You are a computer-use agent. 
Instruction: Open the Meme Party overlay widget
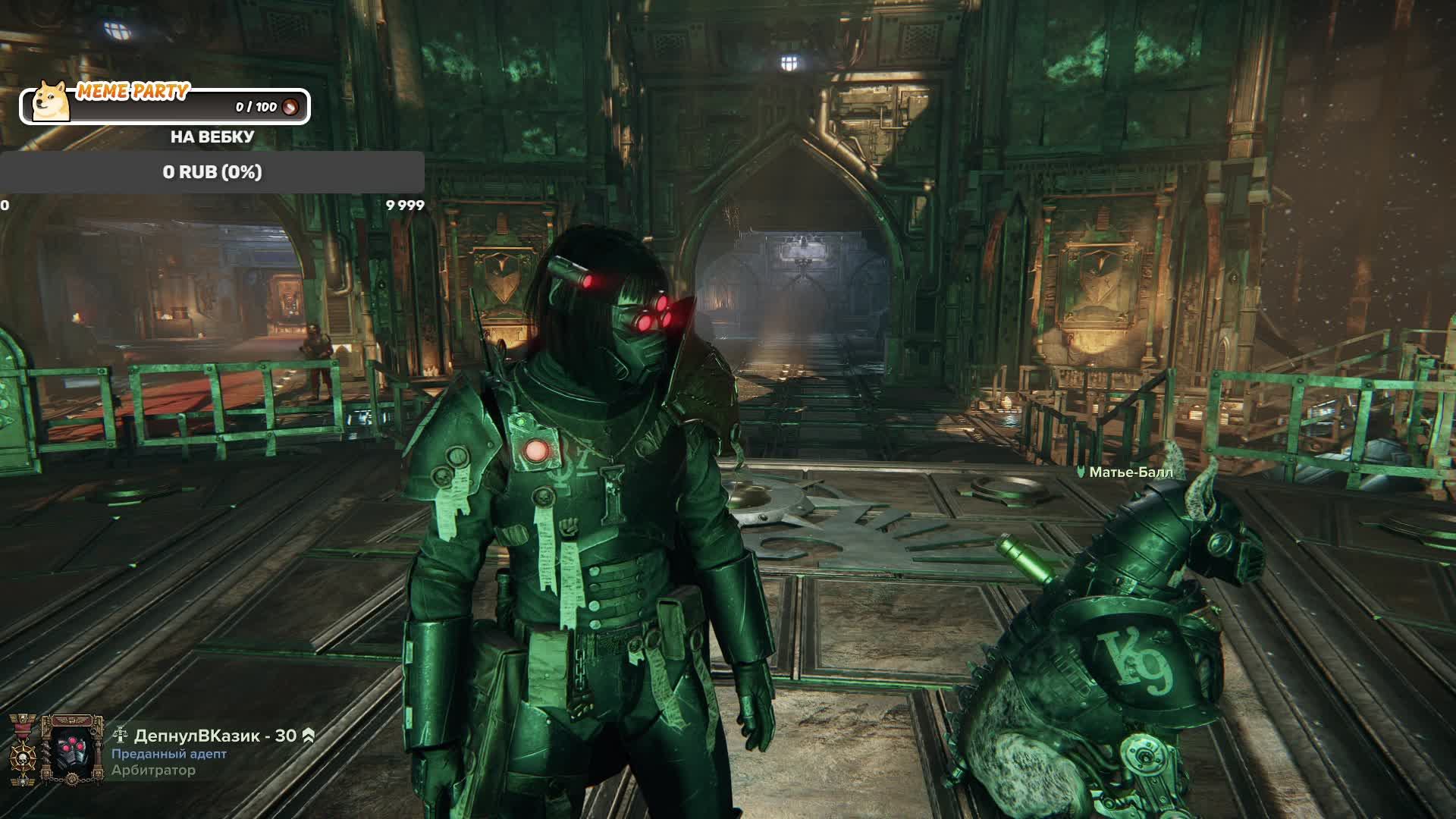pyautogui.click(x=165, y=105)
